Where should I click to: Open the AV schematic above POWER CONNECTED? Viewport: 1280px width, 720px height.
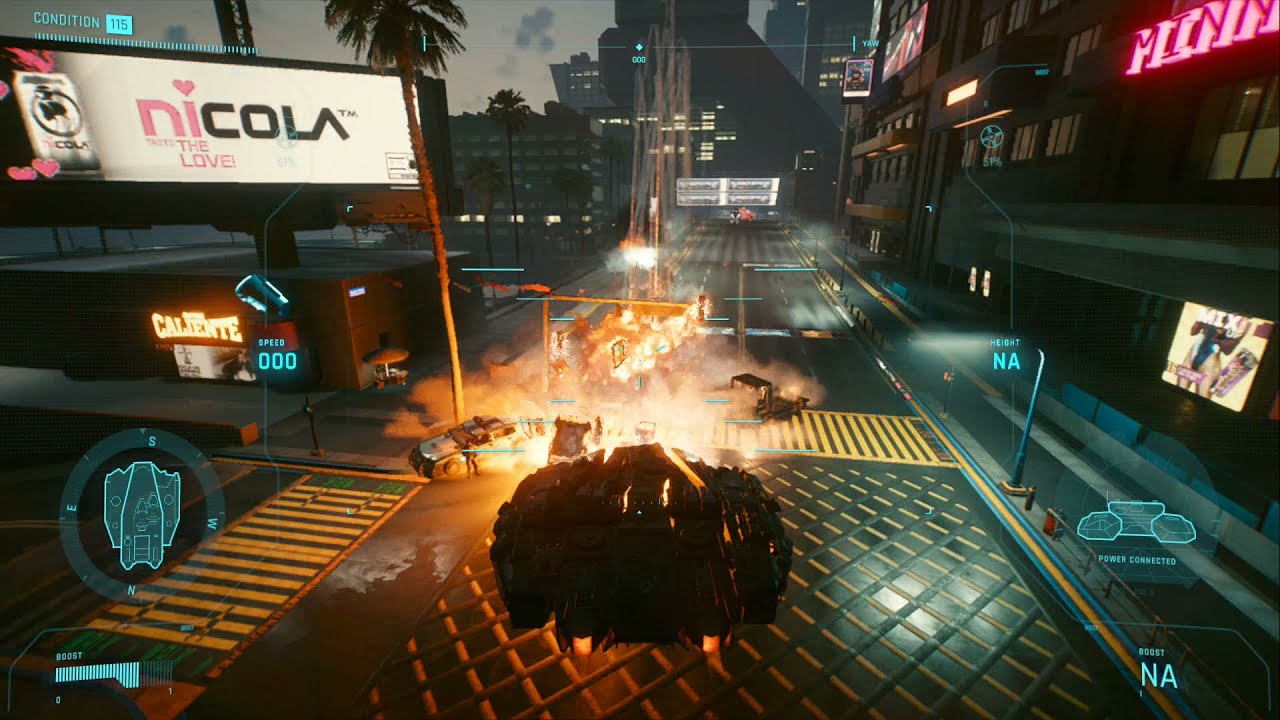(x=1135, y=523)
